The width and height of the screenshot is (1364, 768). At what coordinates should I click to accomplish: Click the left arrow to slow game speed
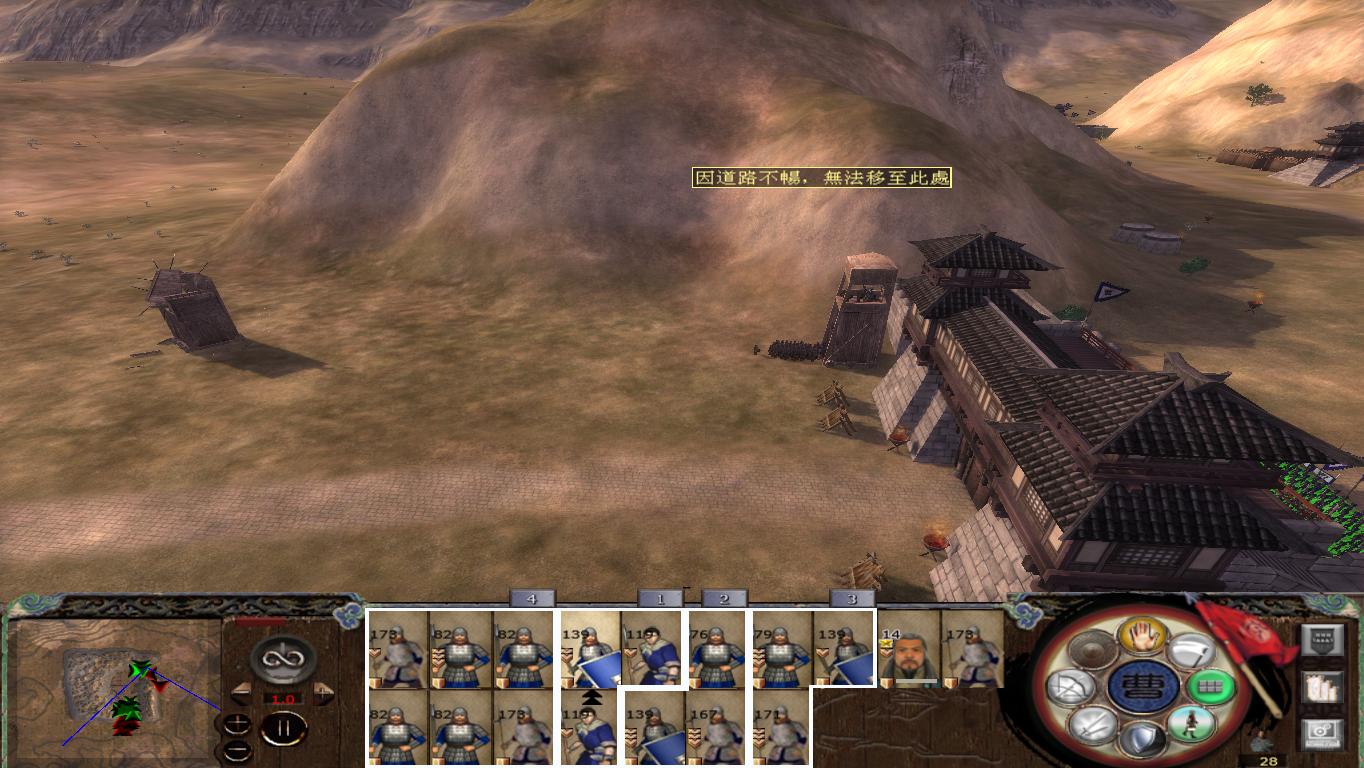pos(243,692)
